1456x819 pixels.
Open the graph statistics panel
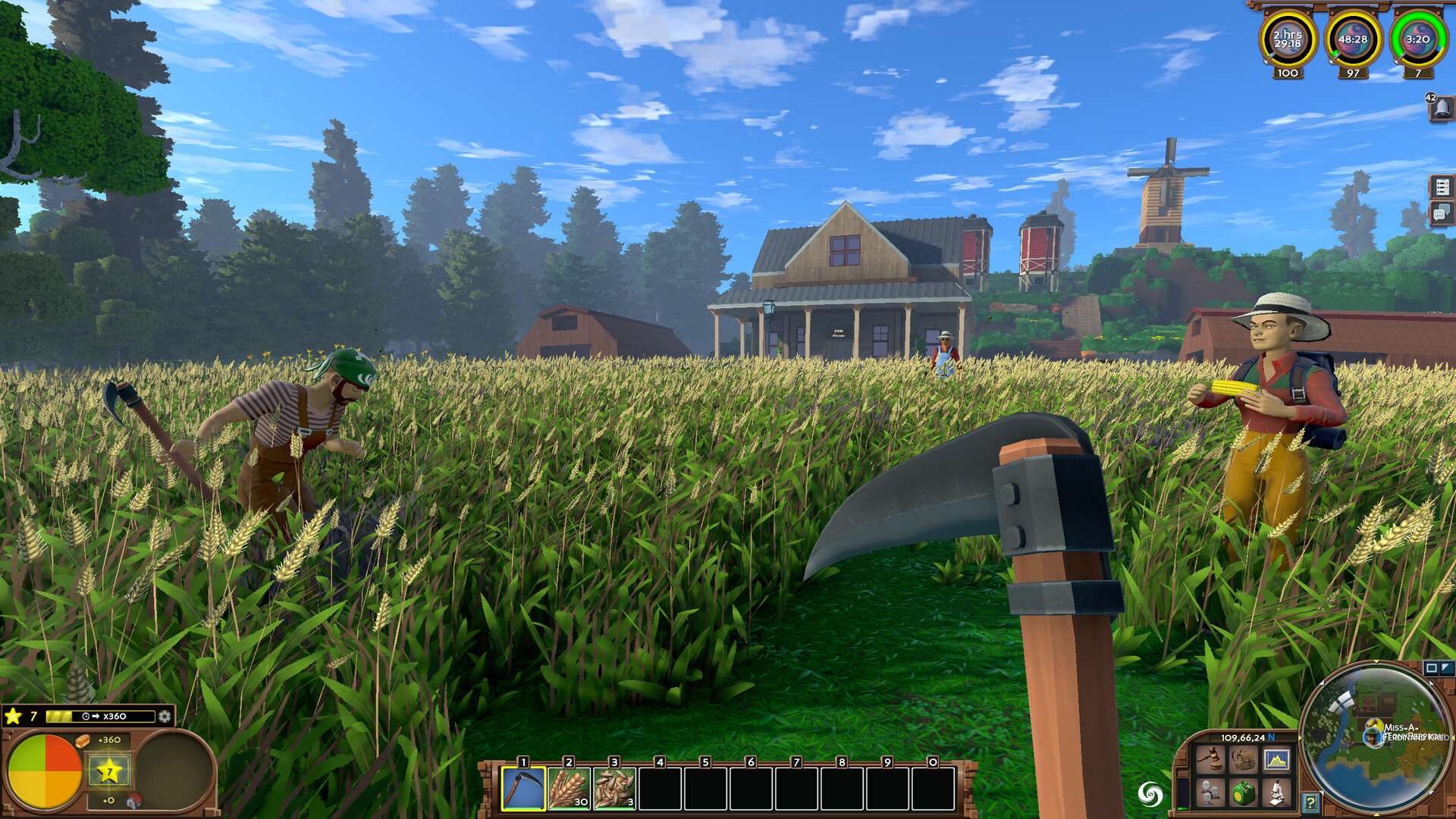pyautogui.click(x=1278, y=759)
